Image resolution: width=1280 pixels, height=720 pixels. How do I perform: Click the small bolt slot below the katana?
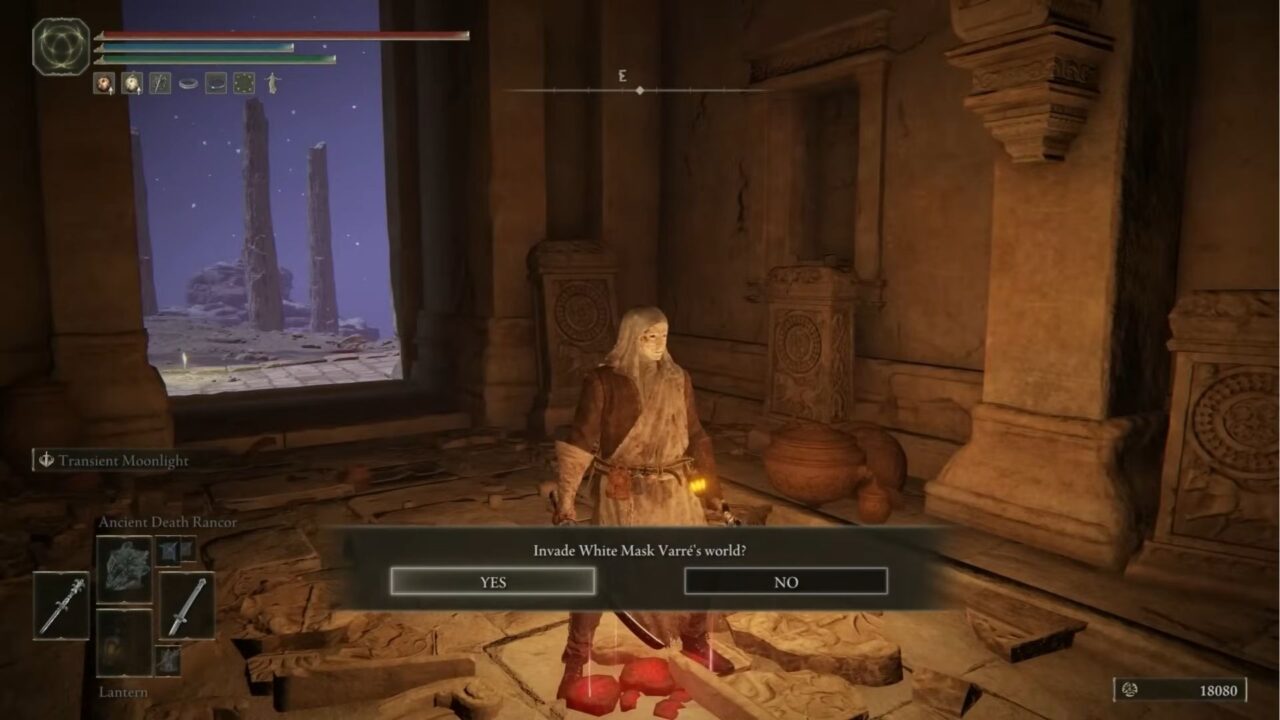pyautogui.click(x=169, y=661)
